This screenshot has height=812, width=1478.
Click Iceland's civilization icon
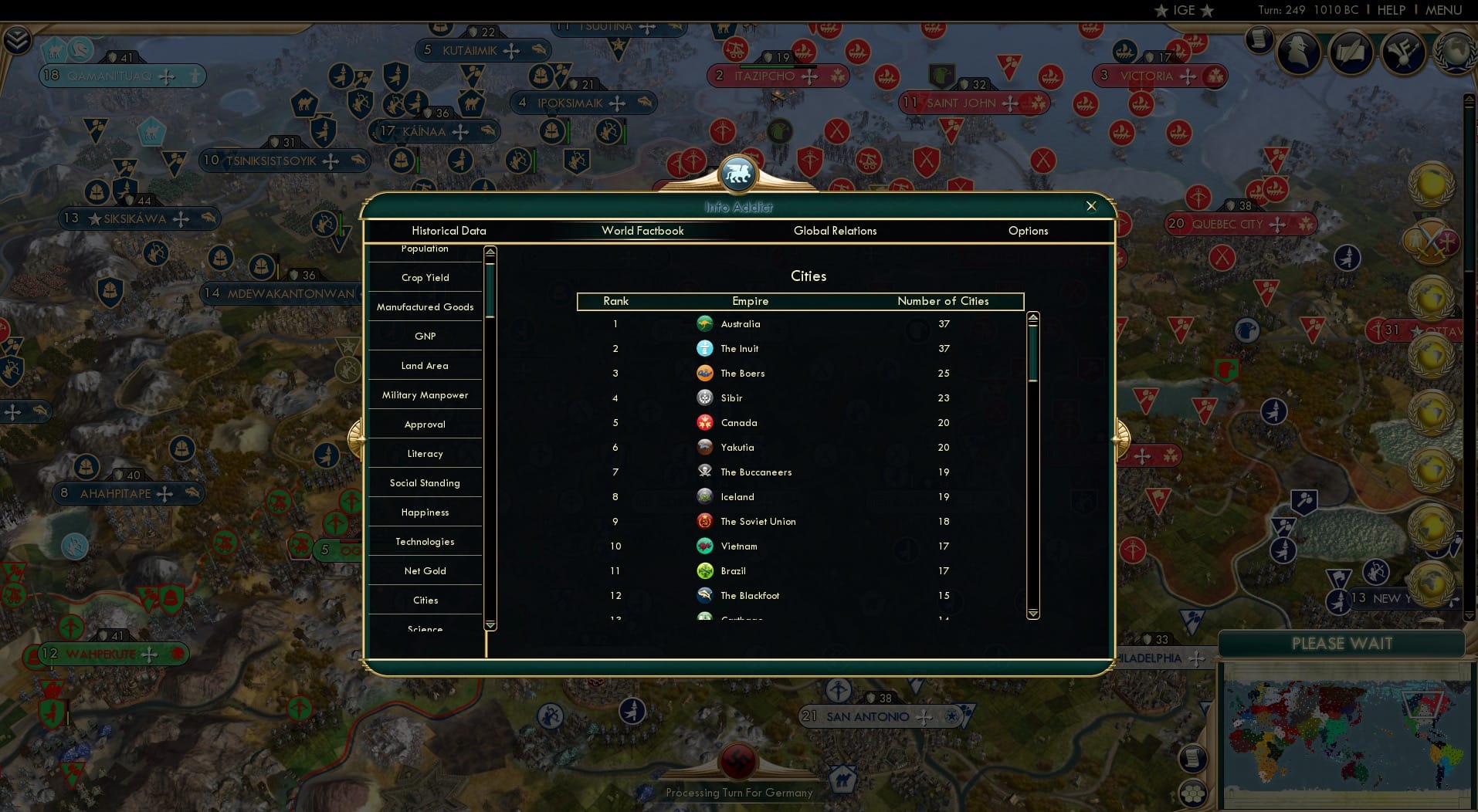[x=705, y=497]
